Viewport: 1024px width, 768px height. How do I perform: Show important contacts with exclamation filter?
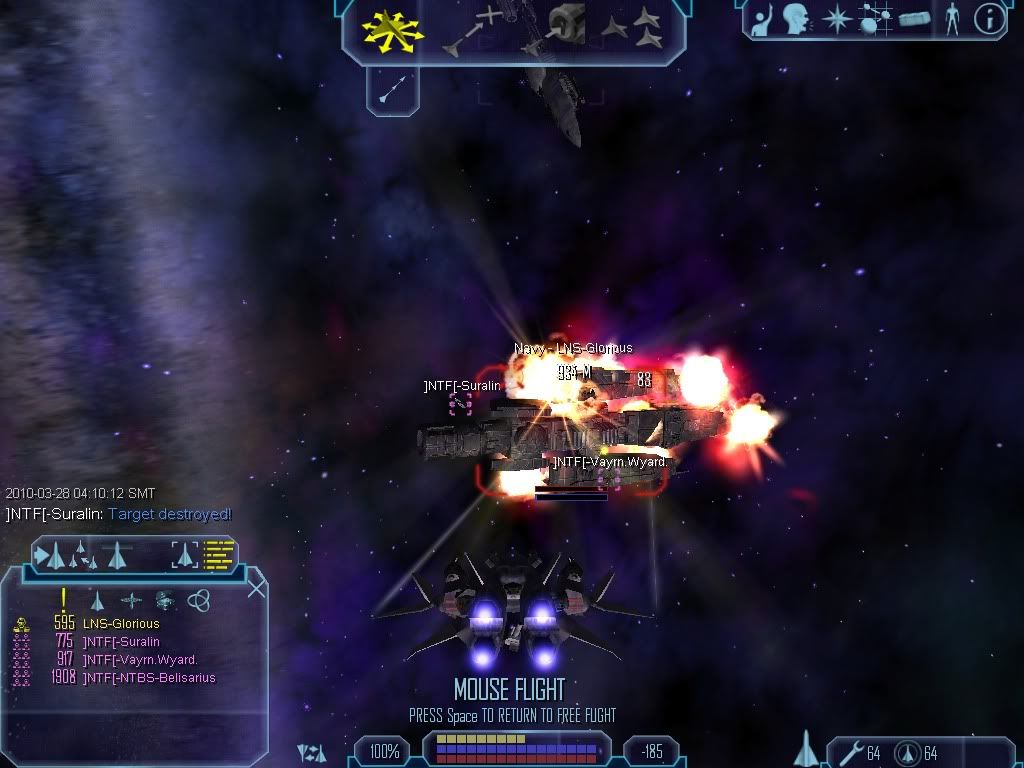[63, 600]
